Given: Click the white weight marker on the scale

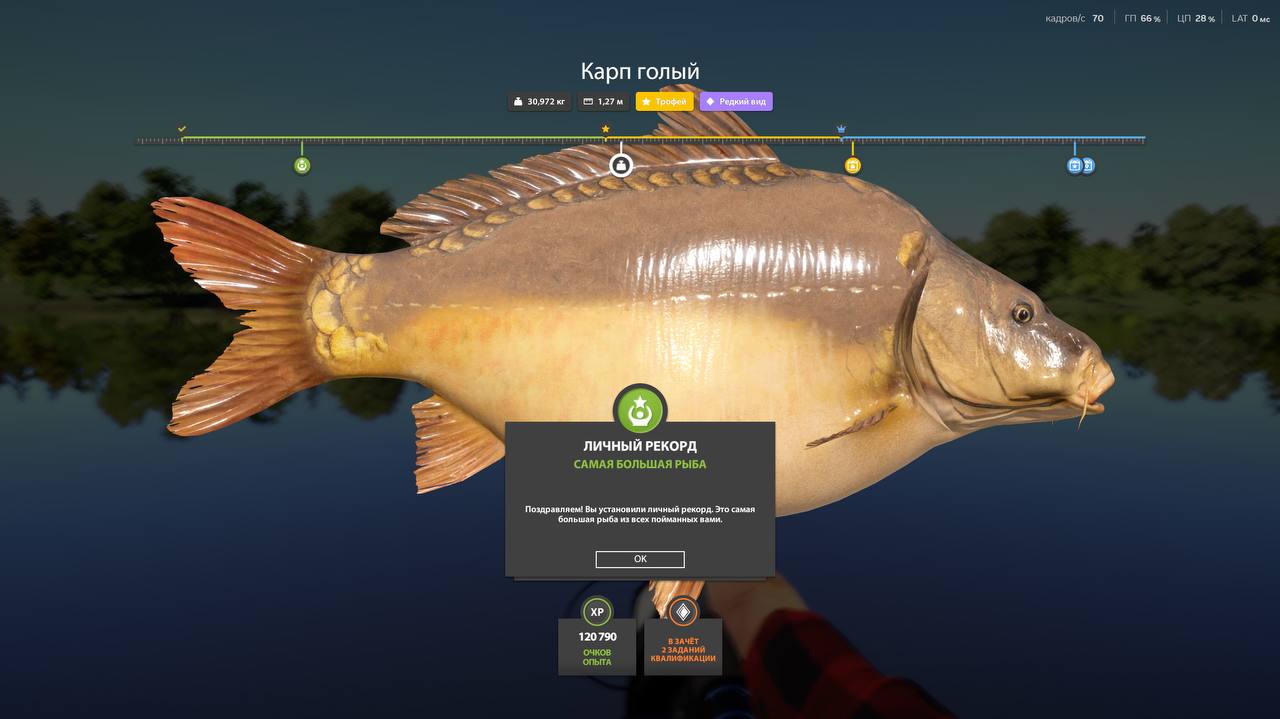Looking at the screenshot, I should click(x=621, y=165).
